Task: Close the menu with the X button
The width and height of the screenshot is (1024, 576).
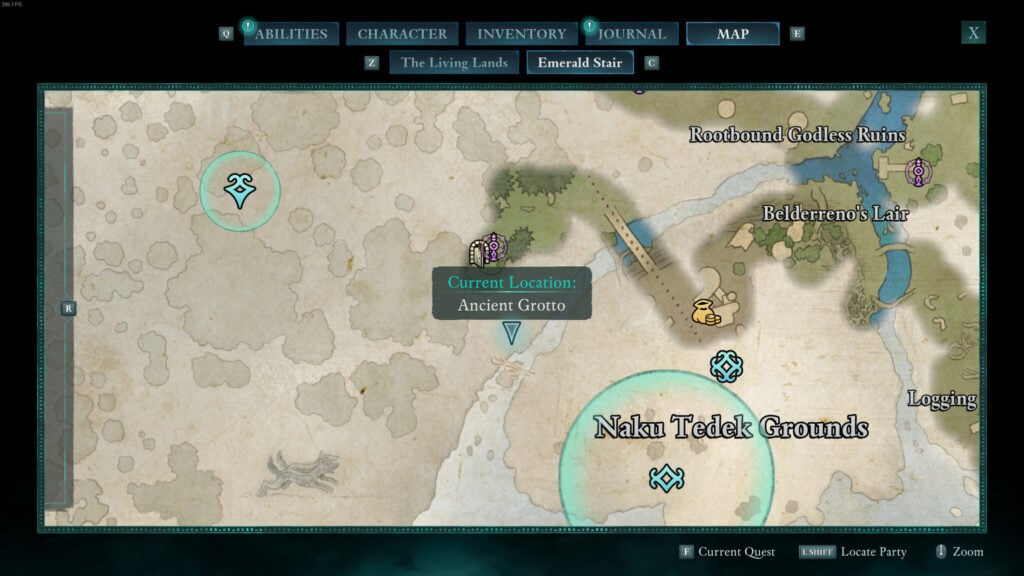Action: pos(974,33)
